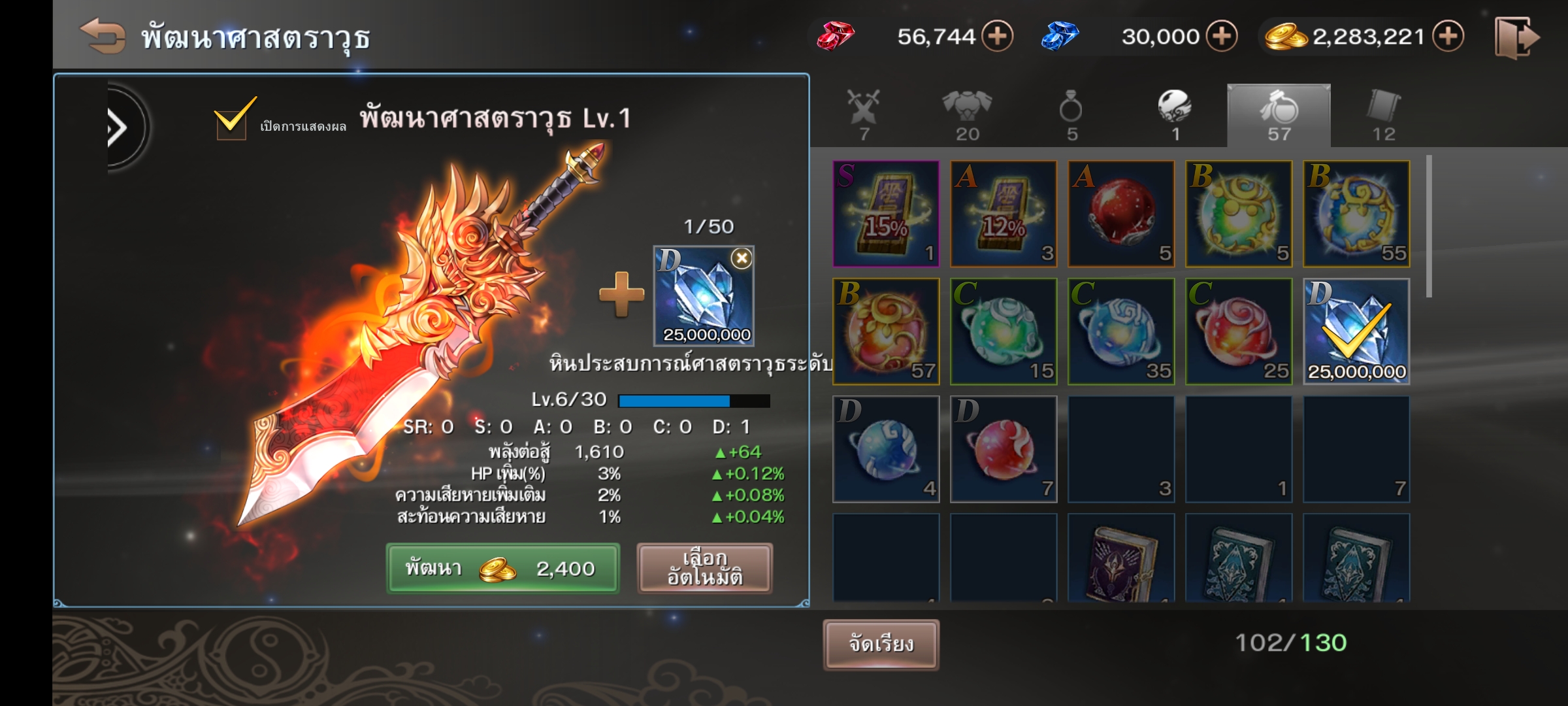Choose the B-grade fire orb with 57
Image resolution: width=1568 pixels, height=706 pixels.
click(886, 331)
